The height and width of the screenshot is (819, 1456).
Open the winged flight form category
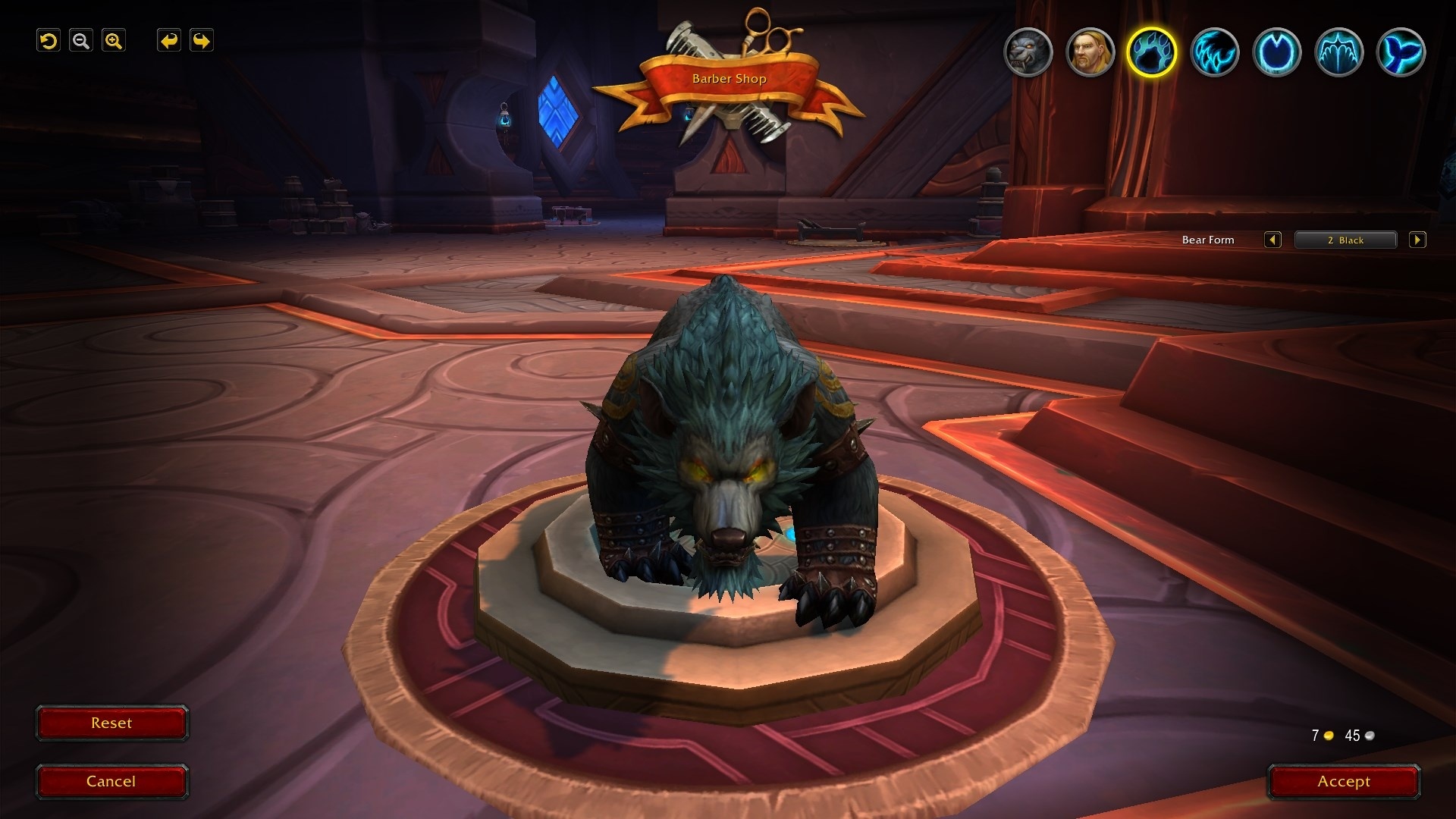pos(1338,52)
